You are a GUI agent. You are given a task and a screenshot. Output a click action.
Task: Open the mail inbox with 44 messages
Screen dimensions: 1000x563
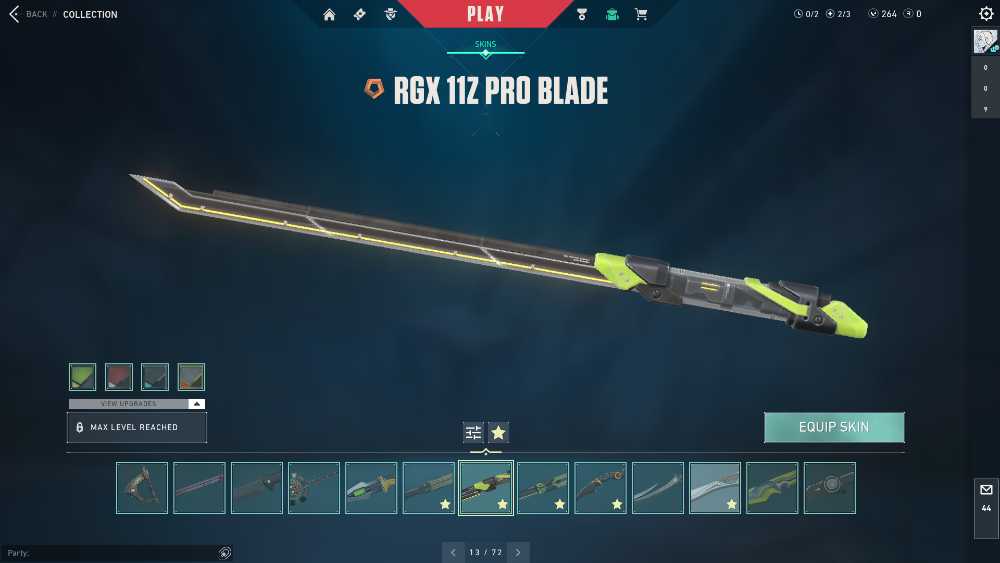(986, 497)
